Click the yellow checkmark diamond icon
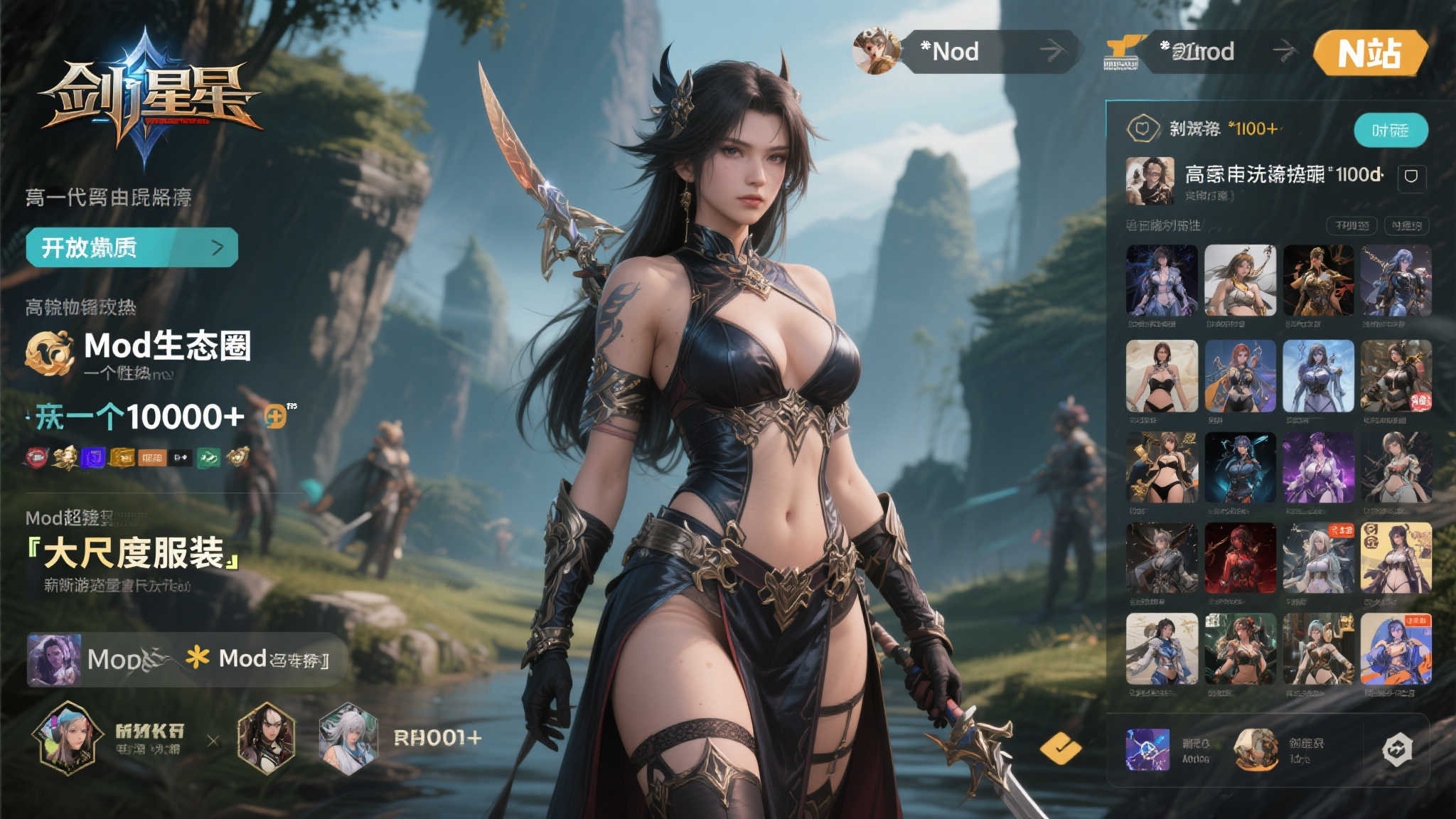 (1060, 747)
